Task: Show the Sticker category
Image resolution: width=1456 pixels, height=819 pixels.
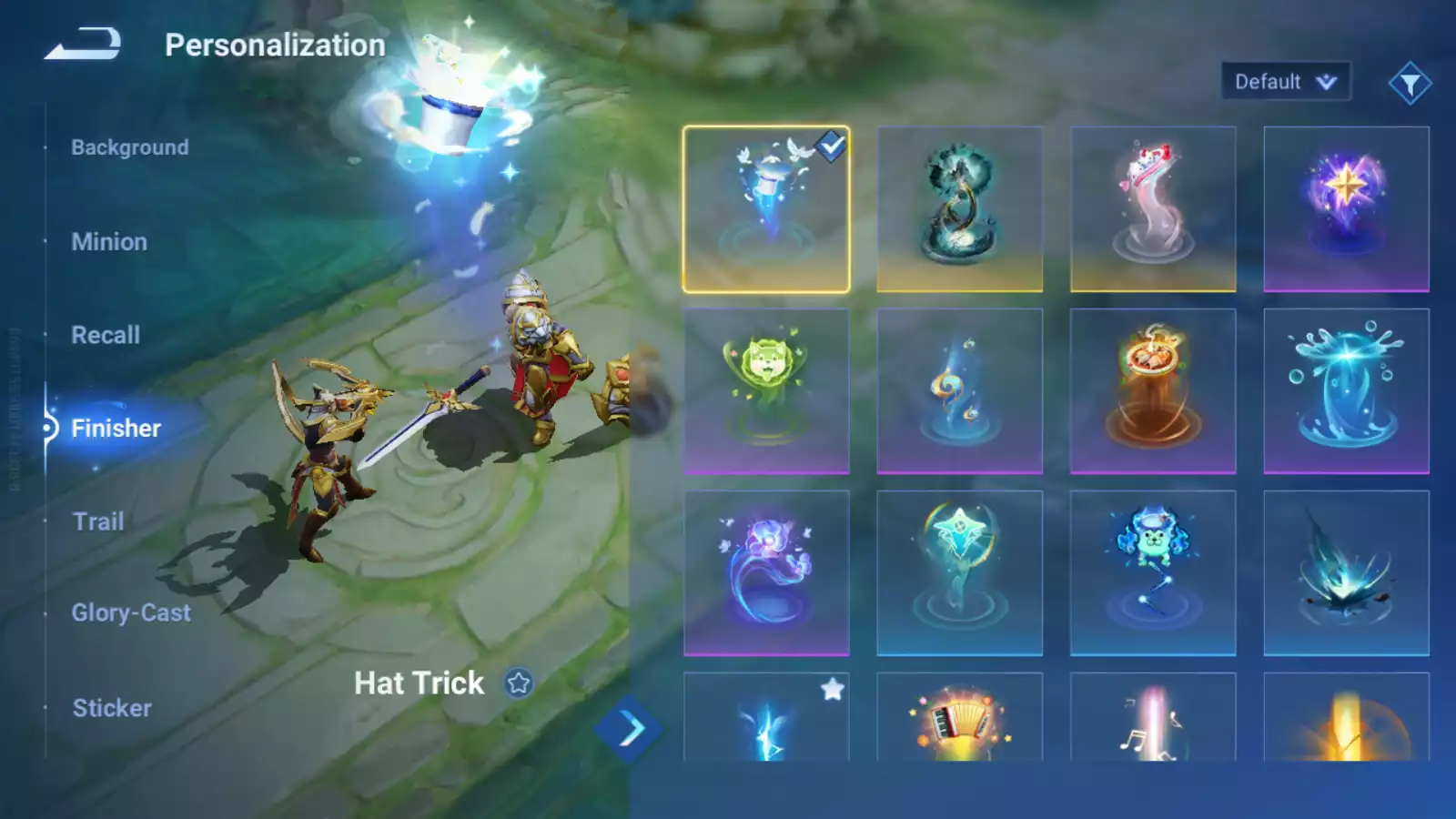Action: [112, 708]
